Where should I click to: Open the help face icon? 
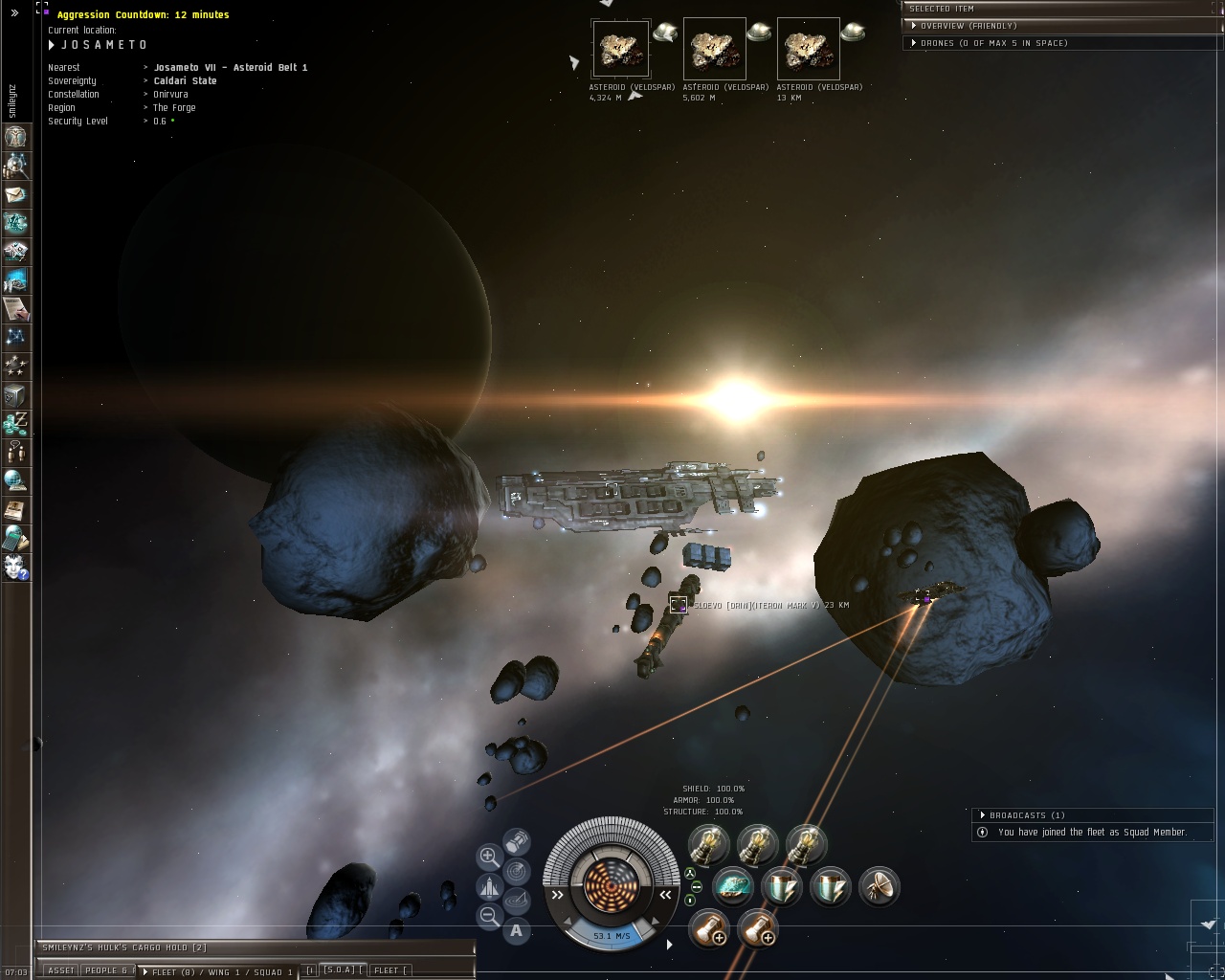(15, 567)
